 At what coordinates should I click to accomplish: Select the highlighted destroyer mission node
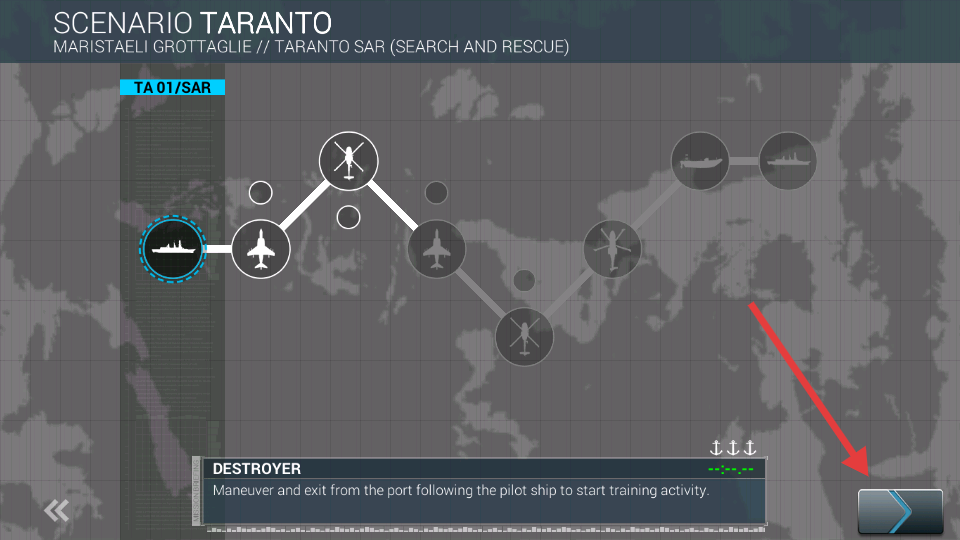pos(173,248)
